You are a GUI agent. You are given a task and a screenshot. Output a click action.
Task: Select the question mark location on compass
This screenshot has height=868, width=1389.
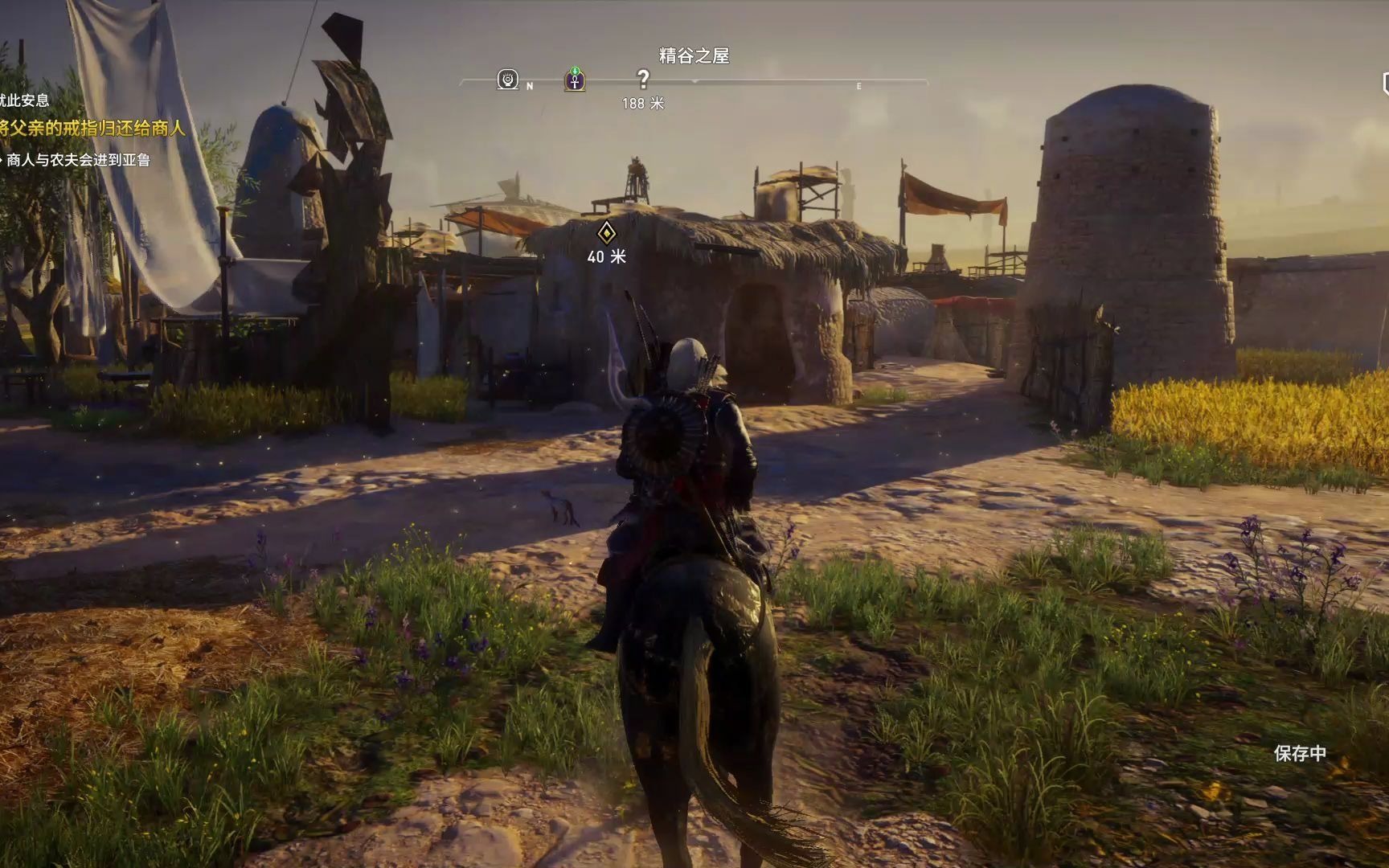coord(643,80)
